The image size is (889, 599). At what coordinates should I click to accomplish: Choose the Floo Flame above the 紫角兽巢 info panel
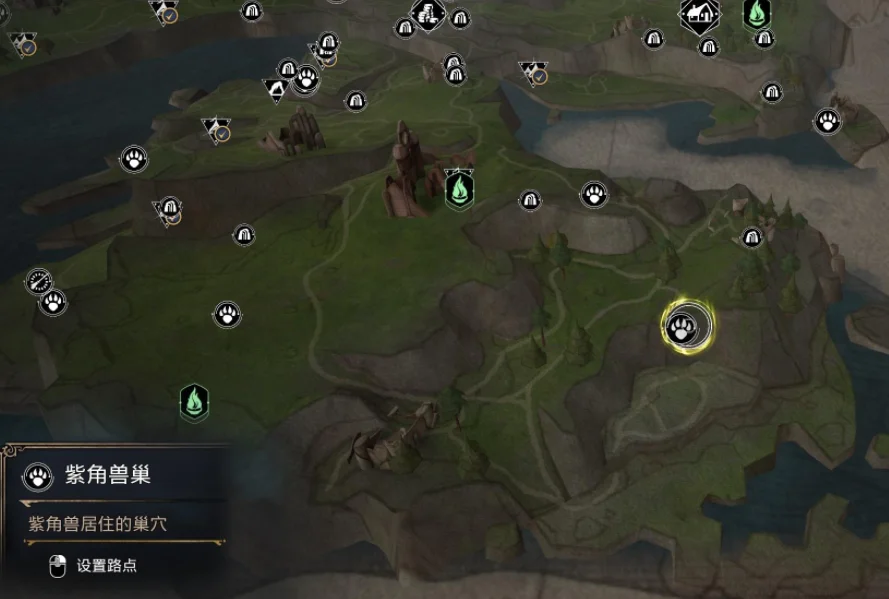pyautogui.click(x=193, y=402)
